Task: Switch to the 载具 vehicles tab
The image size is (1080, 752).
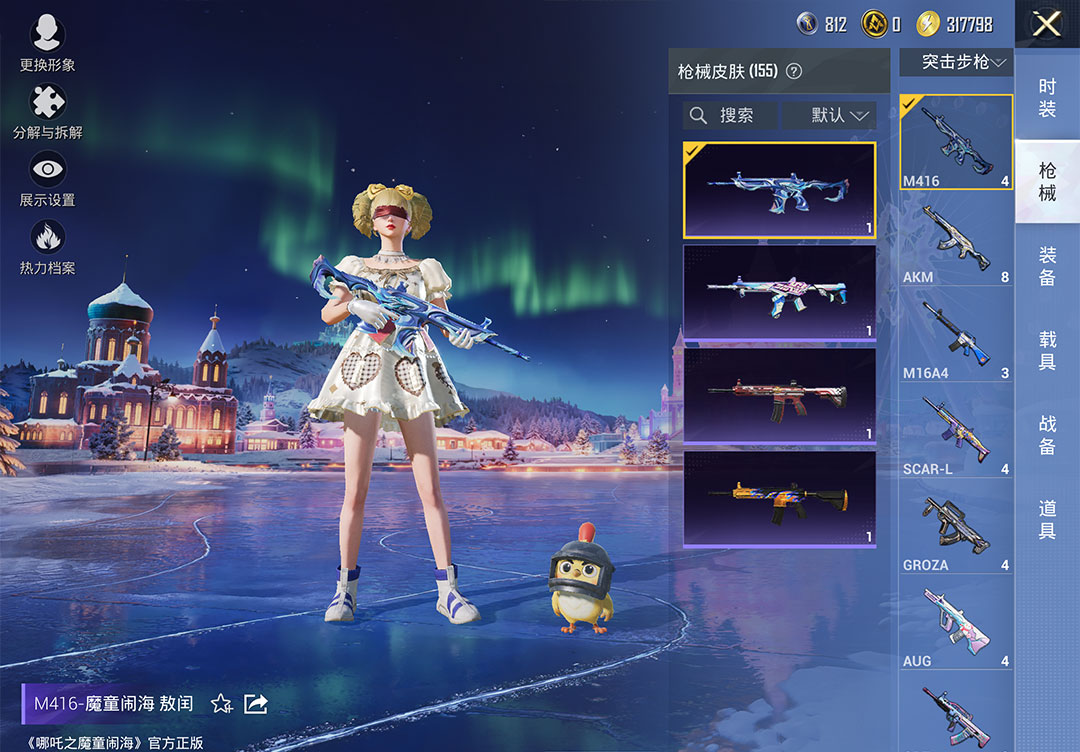Action: (1047, 352)
